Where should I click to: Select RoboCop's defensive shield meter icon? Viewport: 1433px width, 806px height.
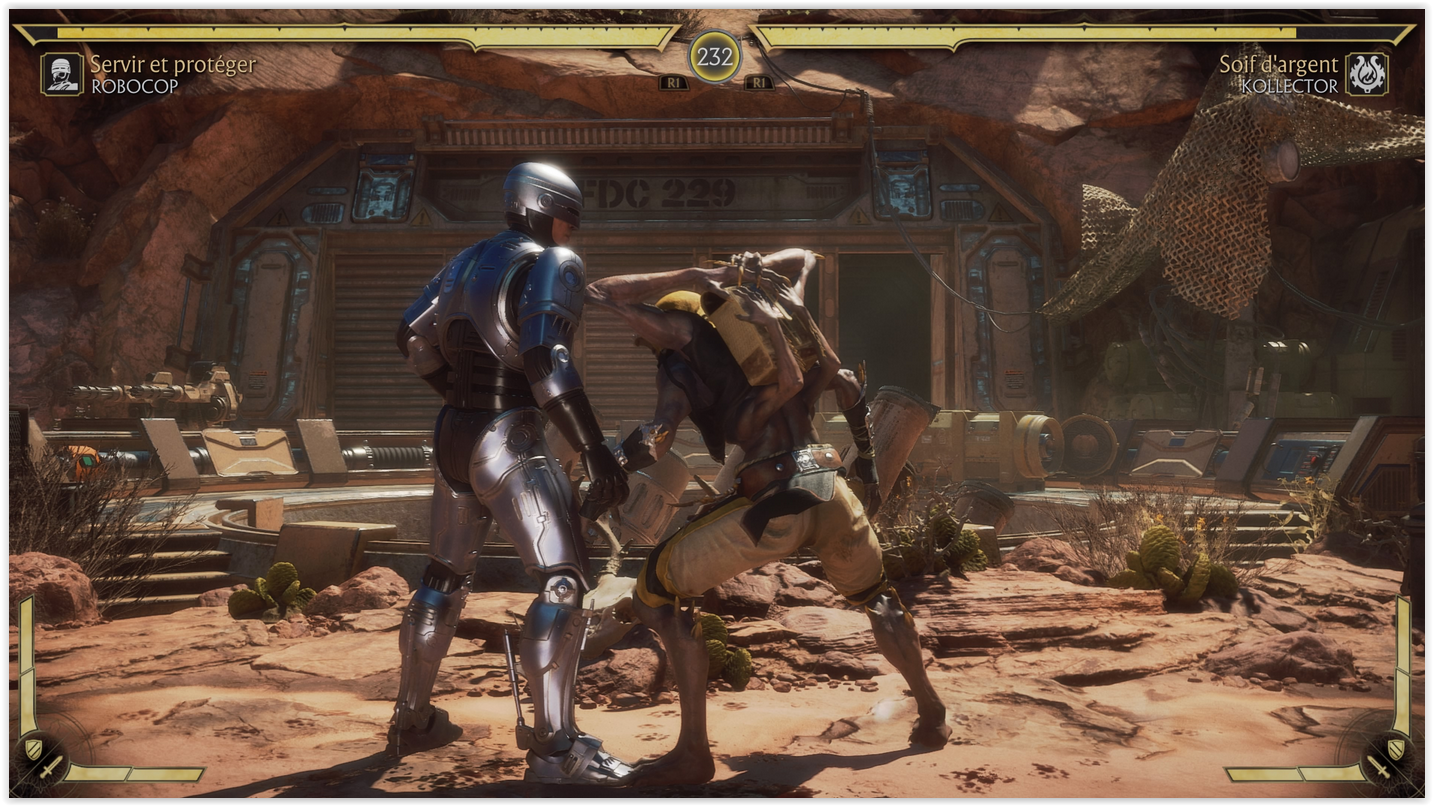click(x=33, y=748)
